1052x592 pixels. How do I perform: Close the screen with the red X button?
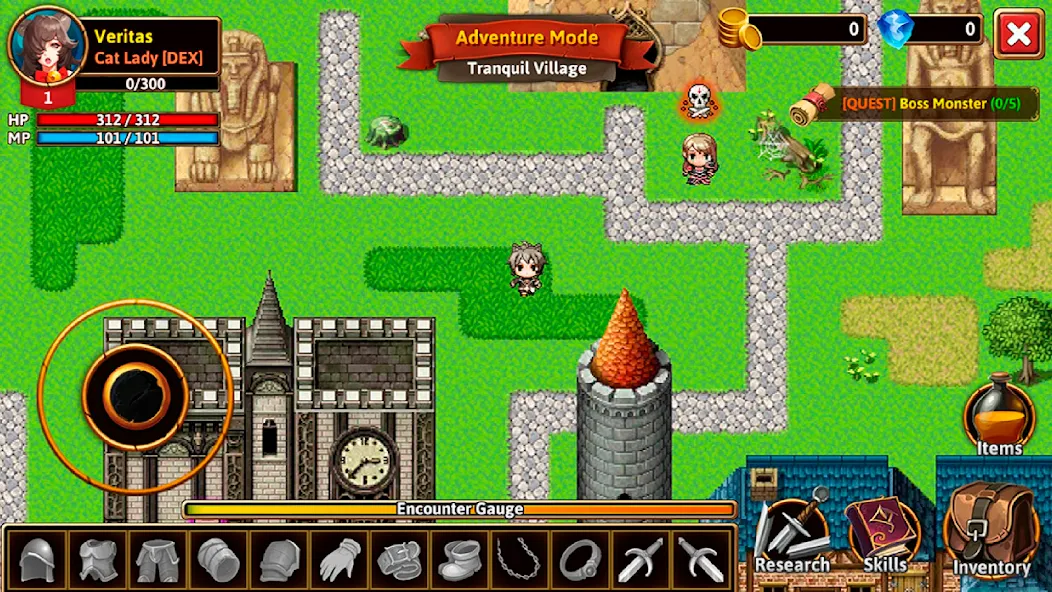(1018, 35)
